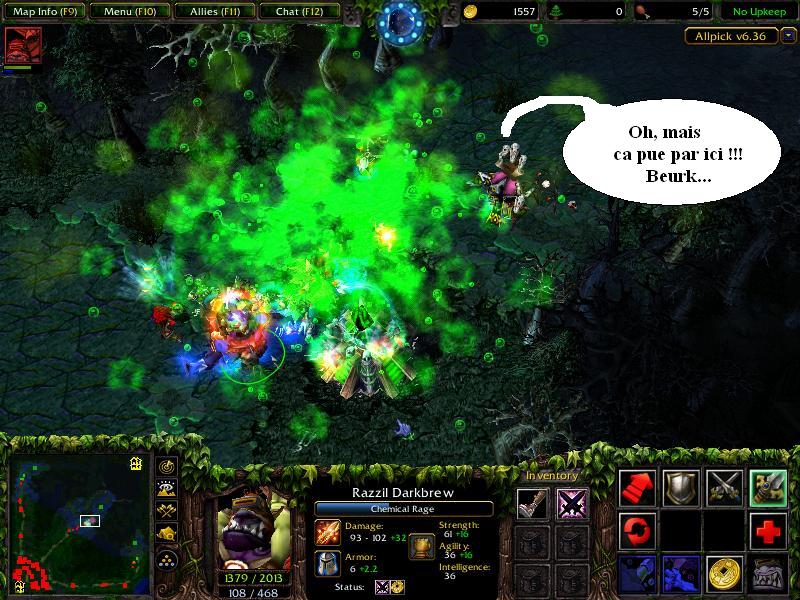Collapse the Allpick v6.36 scoreboard arrow

[x=789, y=35]
